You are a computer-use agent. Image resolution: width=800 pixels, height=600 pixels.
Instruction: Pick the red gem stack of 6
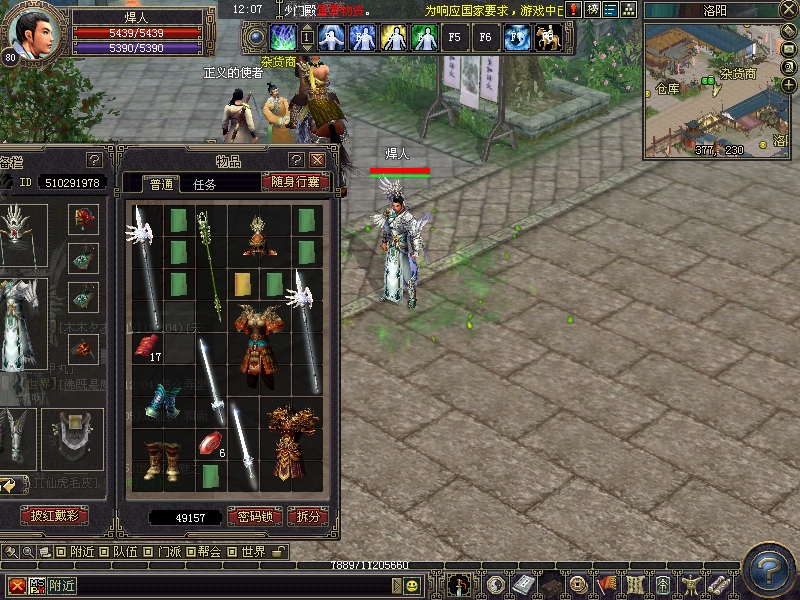tap(209, 442)
